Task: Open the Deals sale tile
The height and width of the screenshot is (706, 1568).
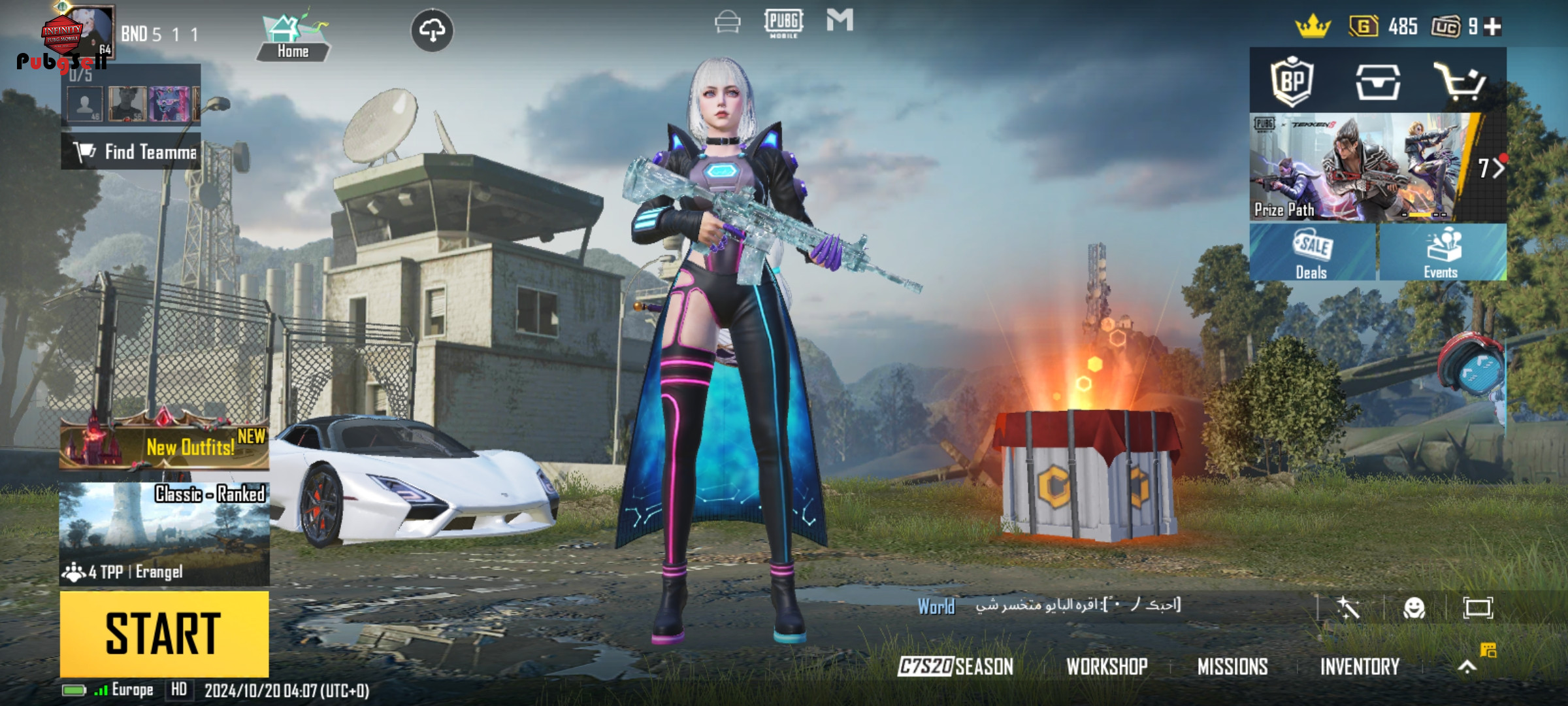Action: (x=1312, y=252)
